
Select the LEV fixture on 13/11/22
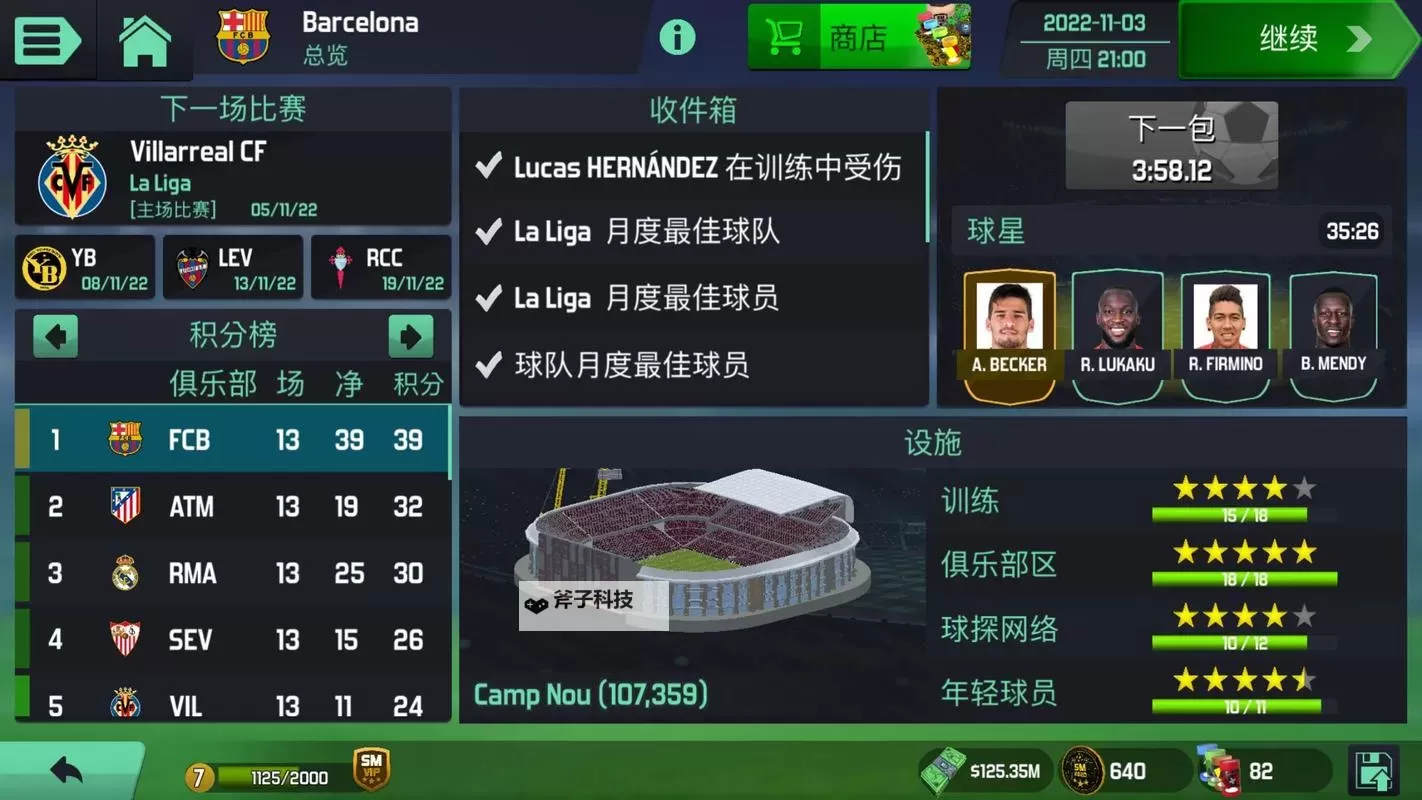[x=233, y=267]
